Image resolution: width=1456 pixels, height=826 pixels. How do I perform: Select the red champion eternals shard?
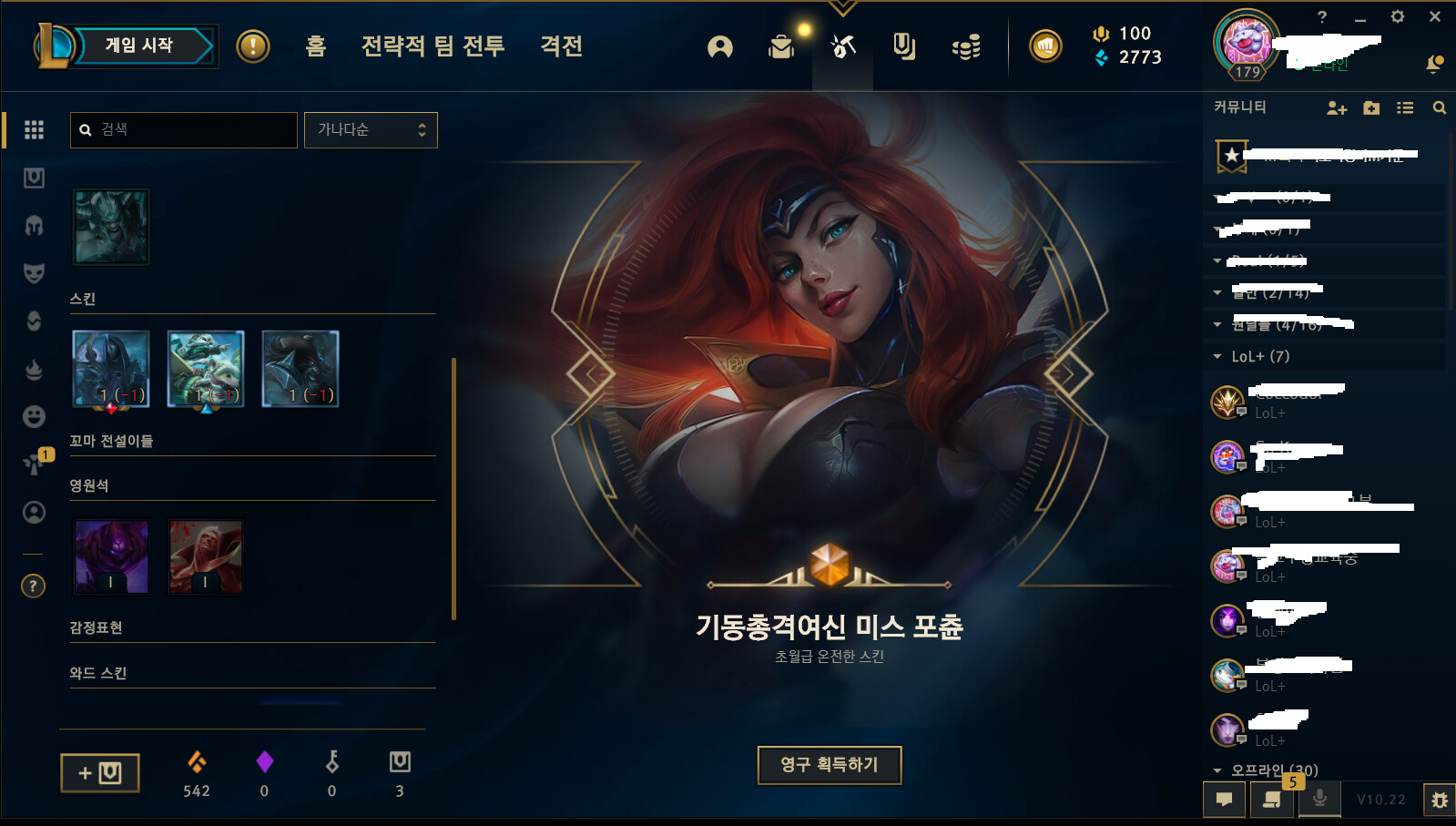click(206, 556)
